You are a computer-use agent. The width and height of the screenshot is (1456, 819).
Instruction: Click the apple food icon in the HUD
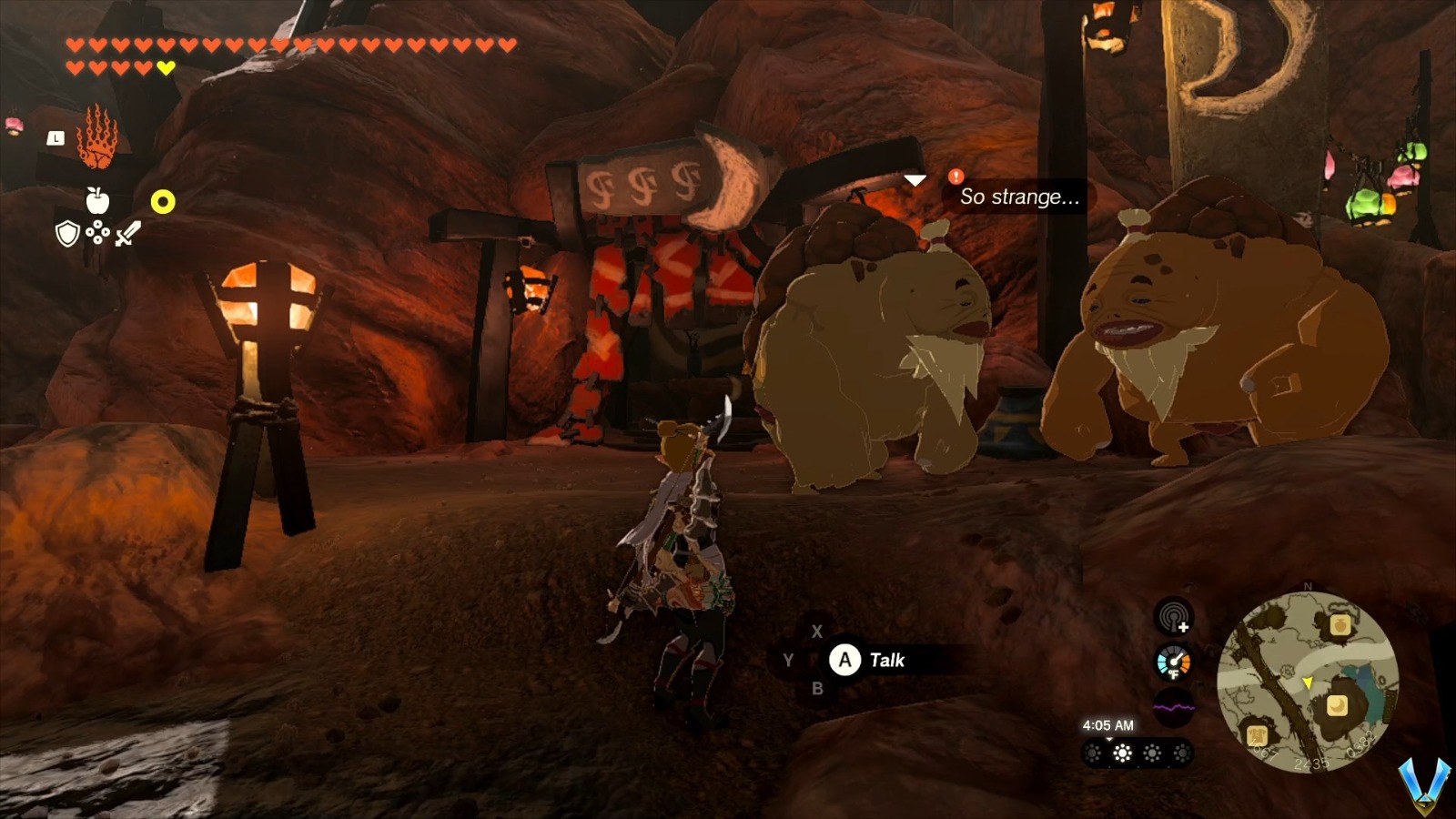(97, 199)
